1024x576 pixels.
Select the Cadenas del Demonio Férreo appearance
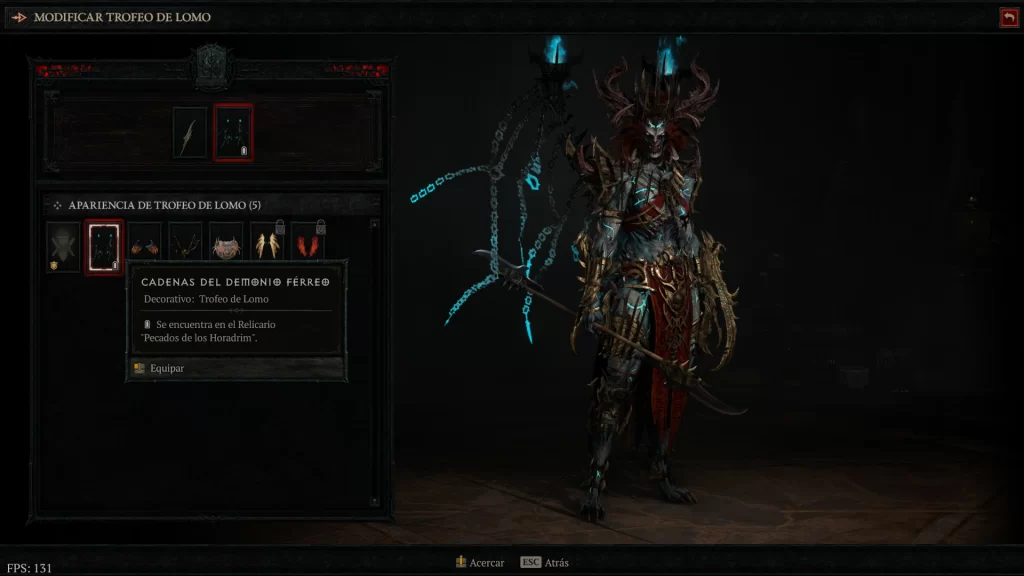104,246
